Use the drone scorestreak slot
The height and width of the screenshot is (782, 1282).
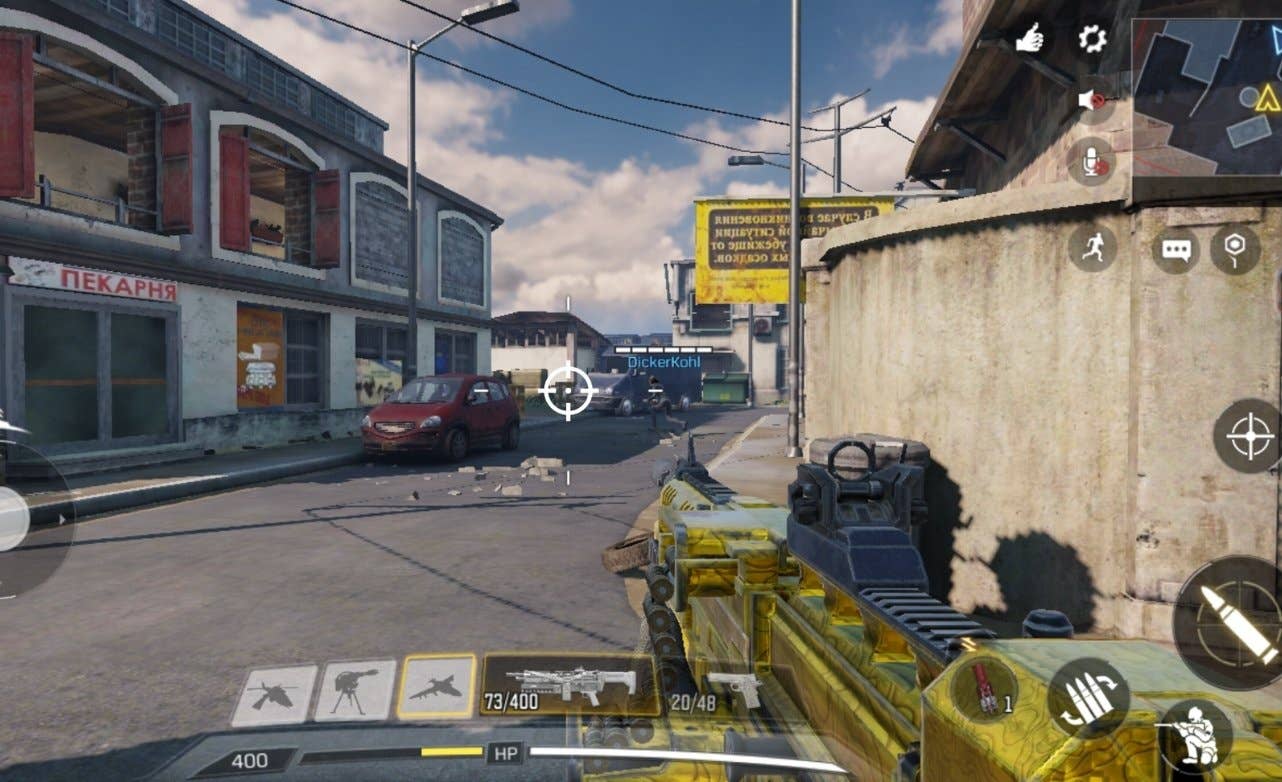(x=274, y=694)
